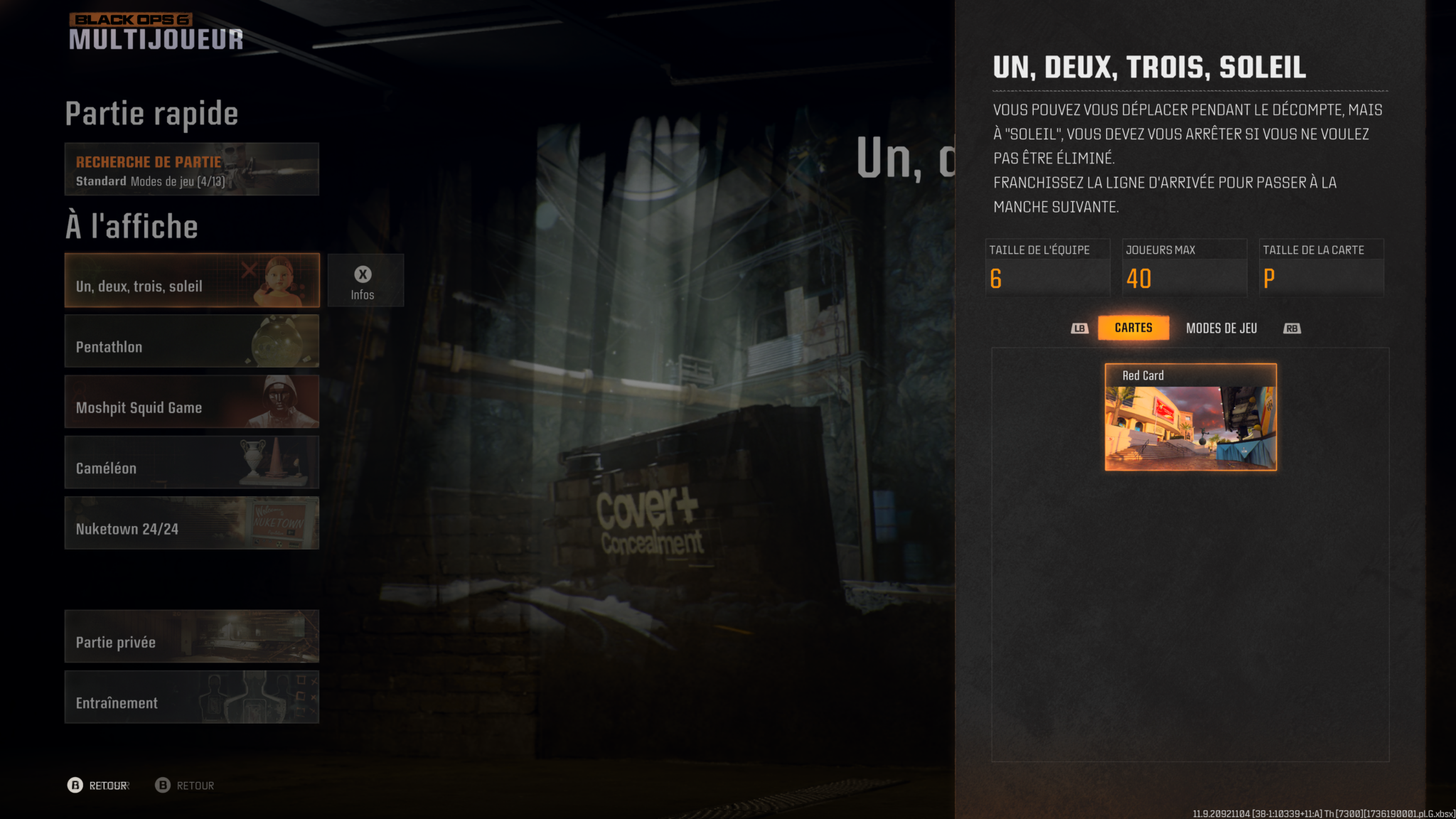The width and height of the screenshot is (1456, 819).
Task: Open the Caméléon game mode
Action: (191, 462)
